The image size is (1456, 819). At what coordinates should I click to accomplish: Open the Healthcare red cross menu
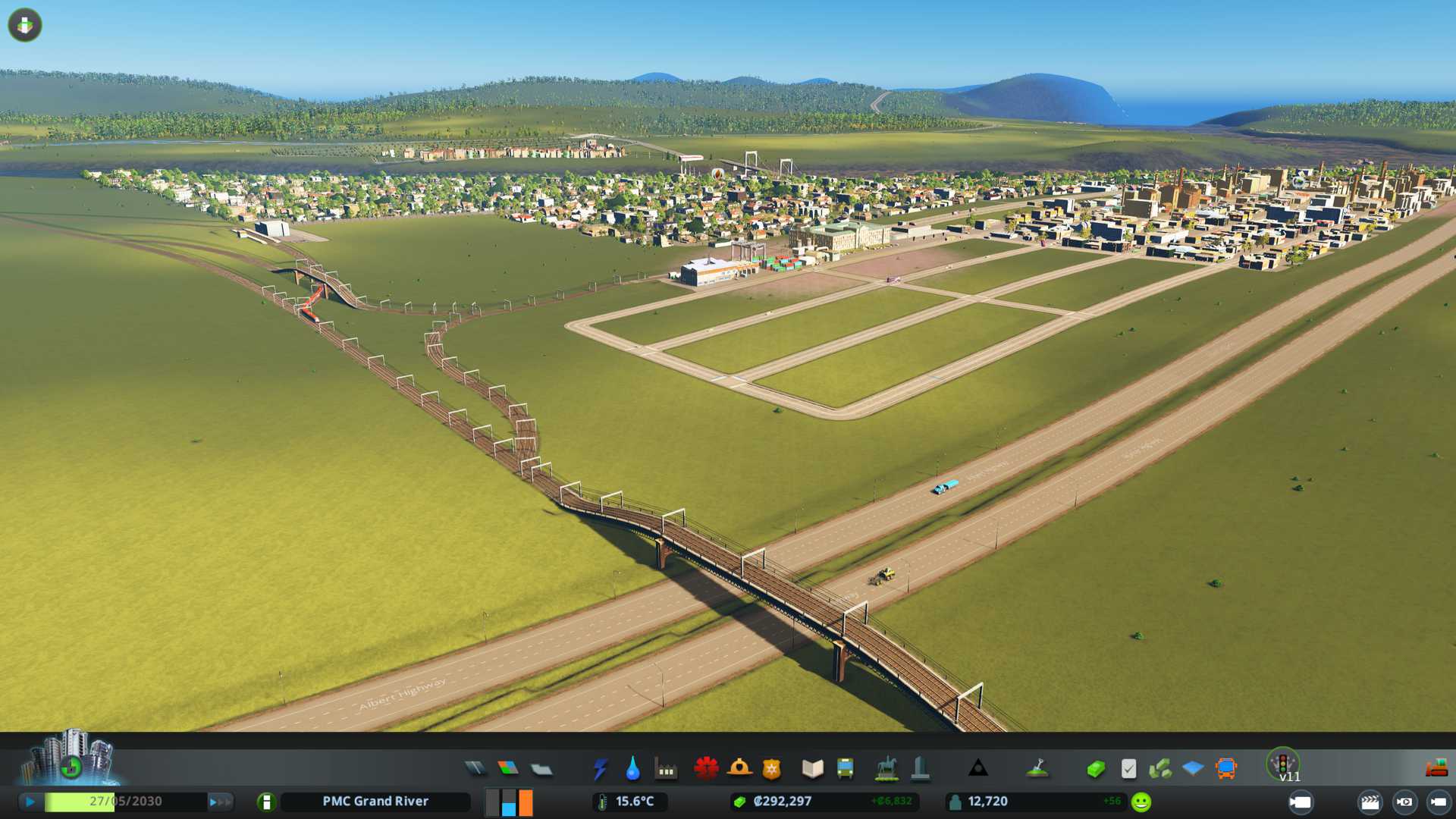pos(706,769)
